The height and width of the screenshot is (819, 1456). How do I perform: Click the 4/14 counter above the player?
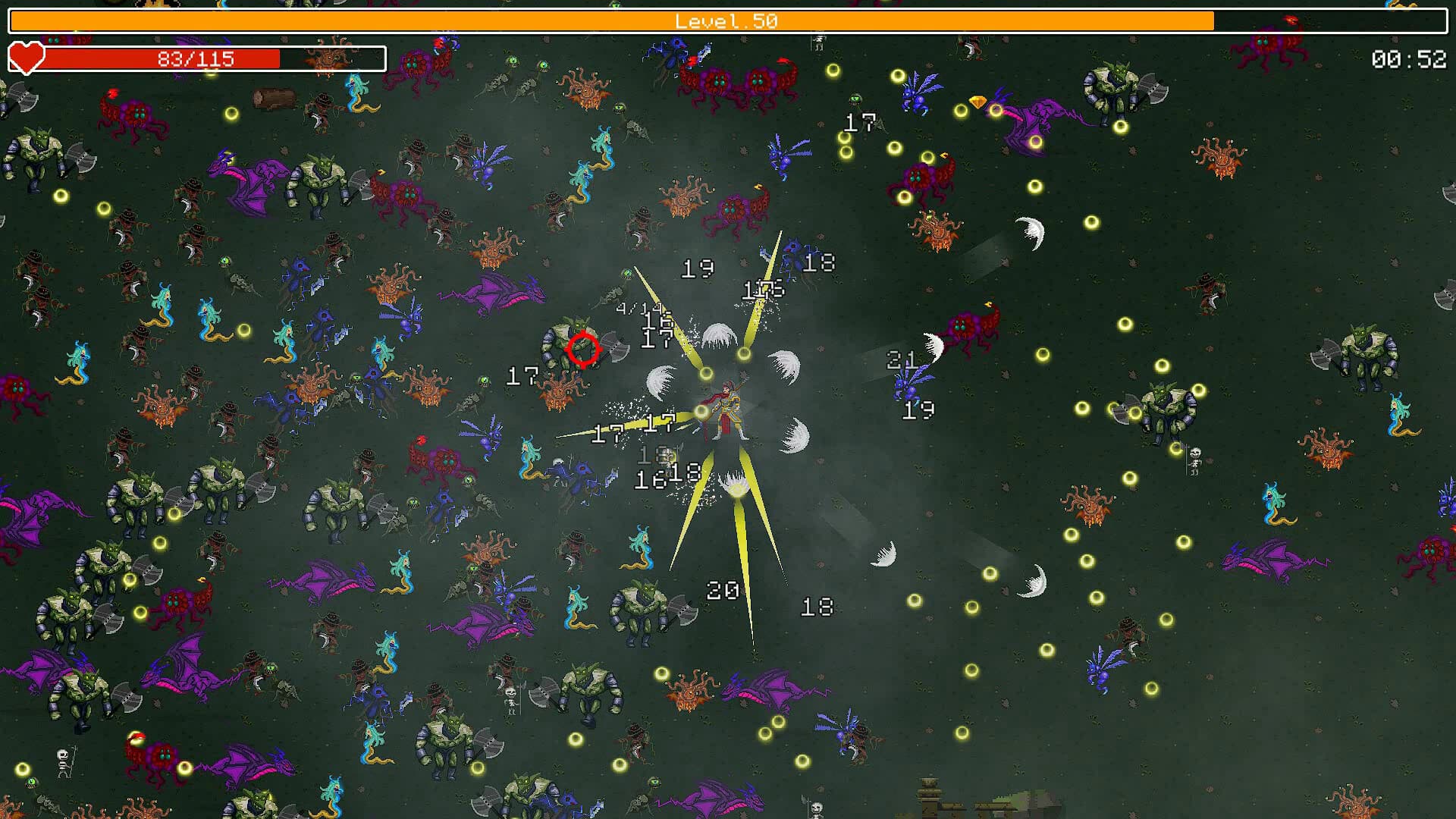click(x=639, y=309)
